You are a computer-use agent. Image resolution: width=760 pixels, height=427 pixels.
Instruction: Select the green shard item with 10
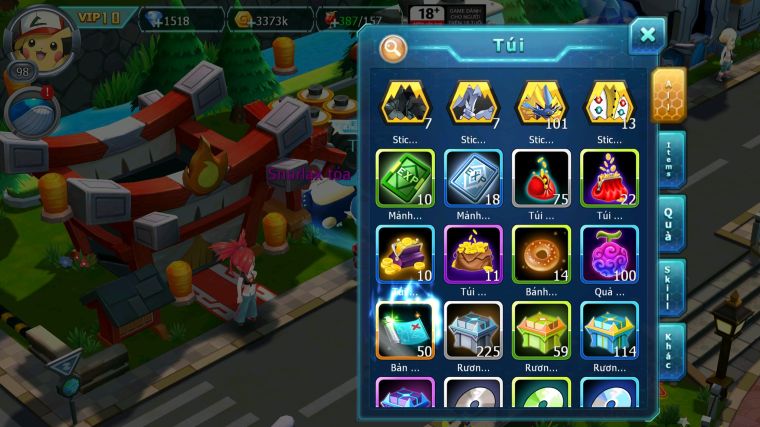[x=405, y=179]
